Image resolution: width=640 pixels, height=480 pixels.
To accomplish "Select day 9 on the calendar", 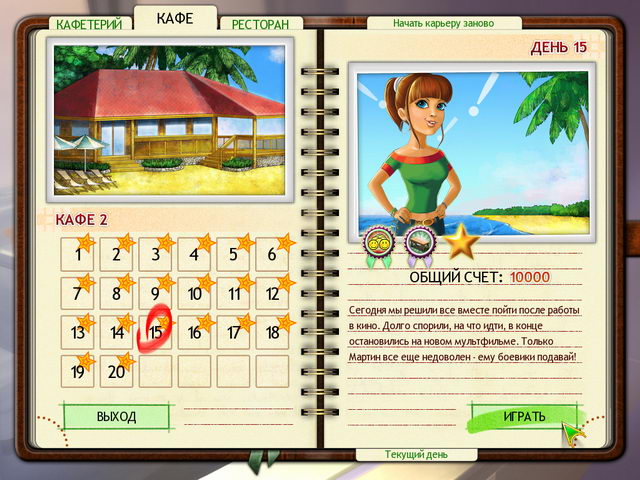I will pyautogui.click(x=156, y=294).
